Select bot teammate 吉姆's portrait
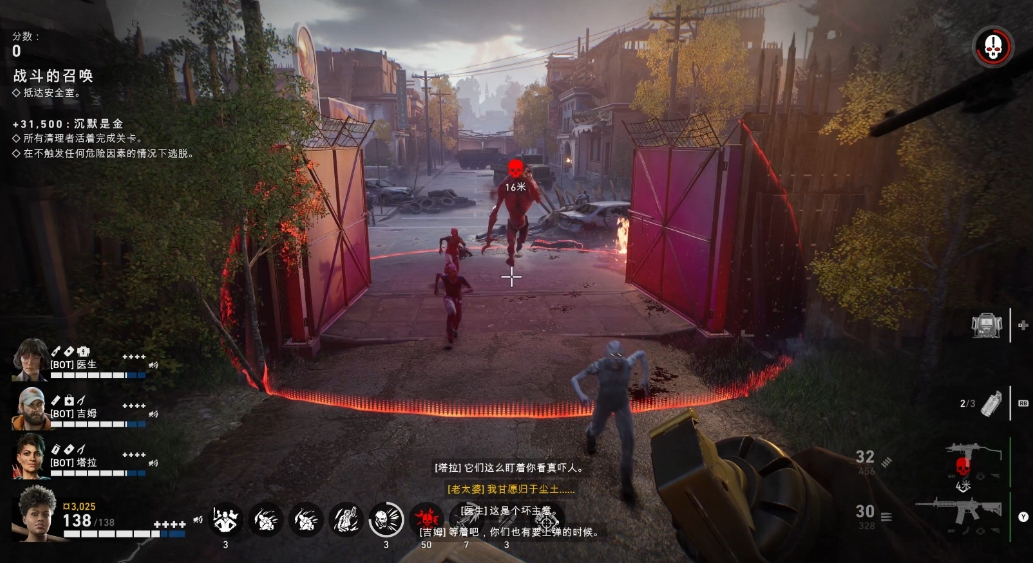This screenshot has width=1033, height=563. [x=30, y=407]
